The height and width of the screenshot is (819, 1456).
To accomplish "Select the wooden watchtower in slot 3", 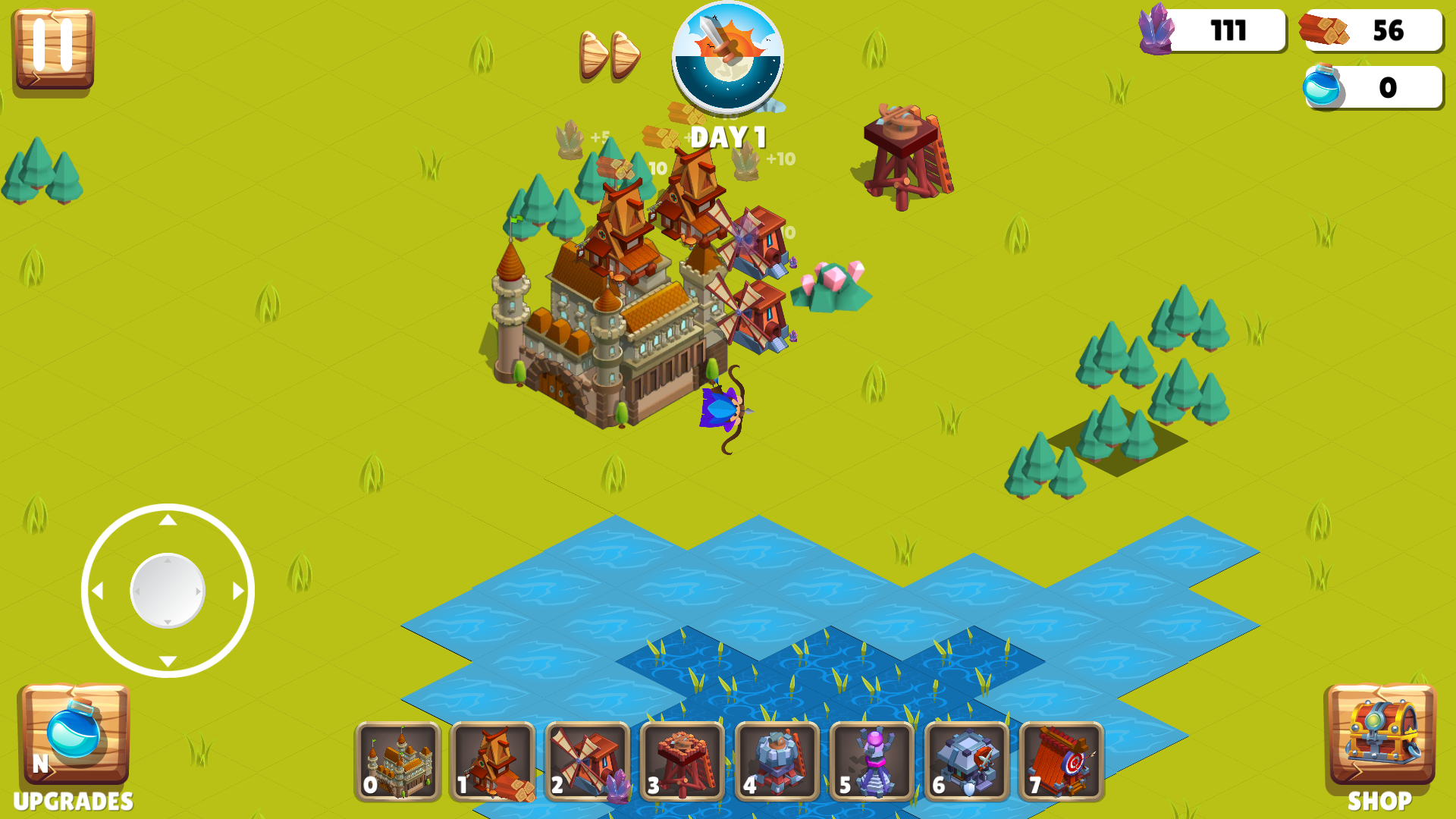I will point(681,762).
